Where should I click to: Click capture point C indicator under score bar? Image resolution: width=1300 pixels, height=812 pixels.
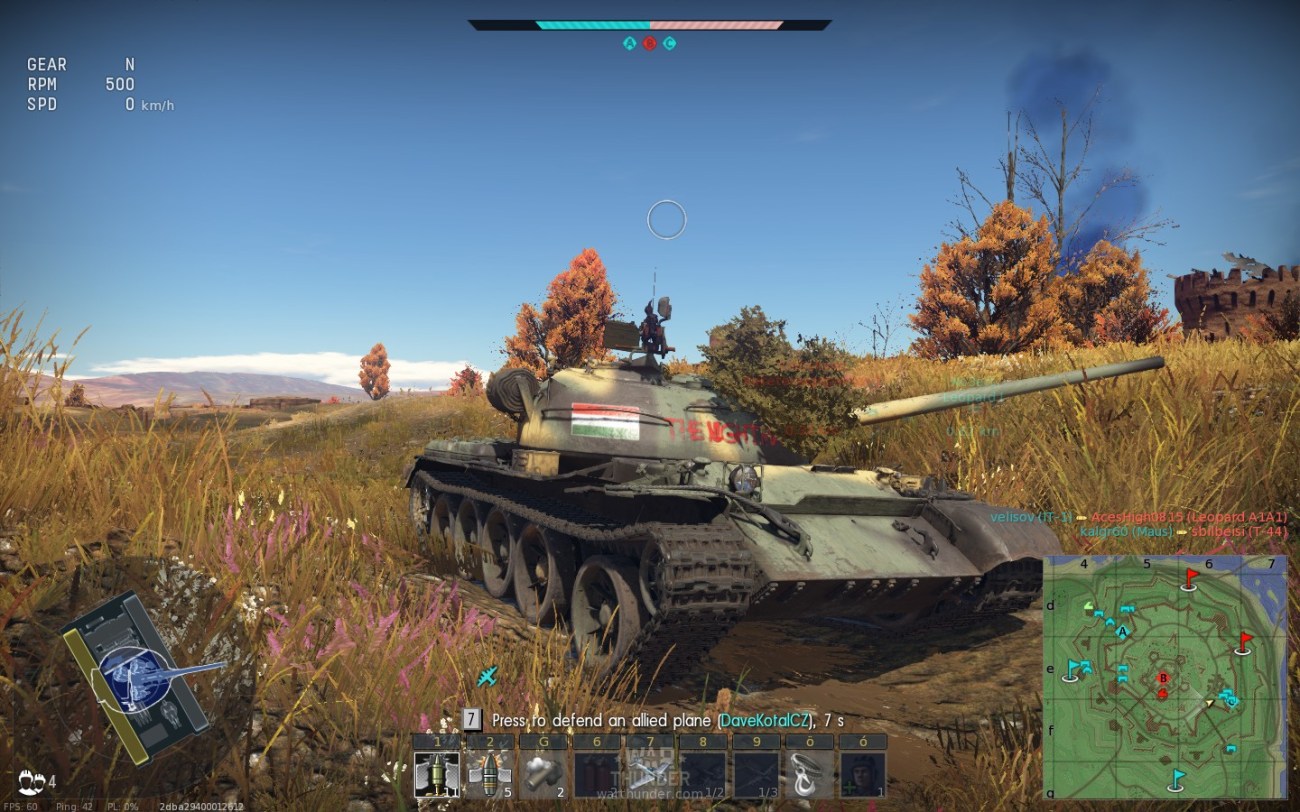click(669, 43)
